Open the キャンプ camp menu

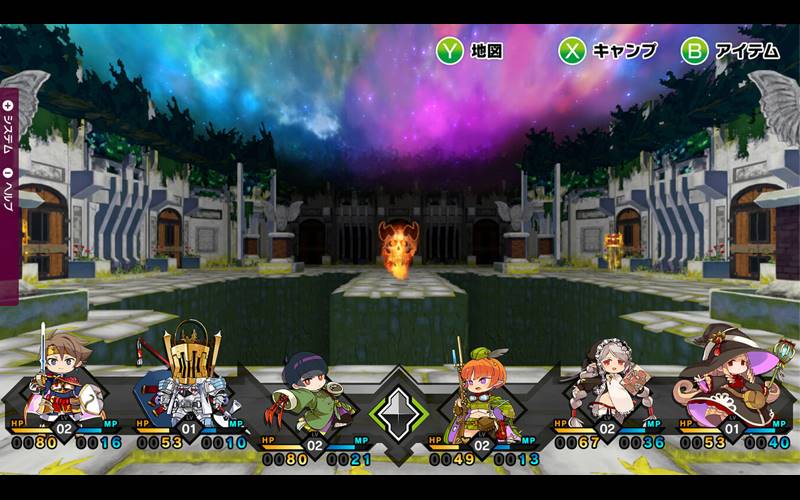point(606,51)
